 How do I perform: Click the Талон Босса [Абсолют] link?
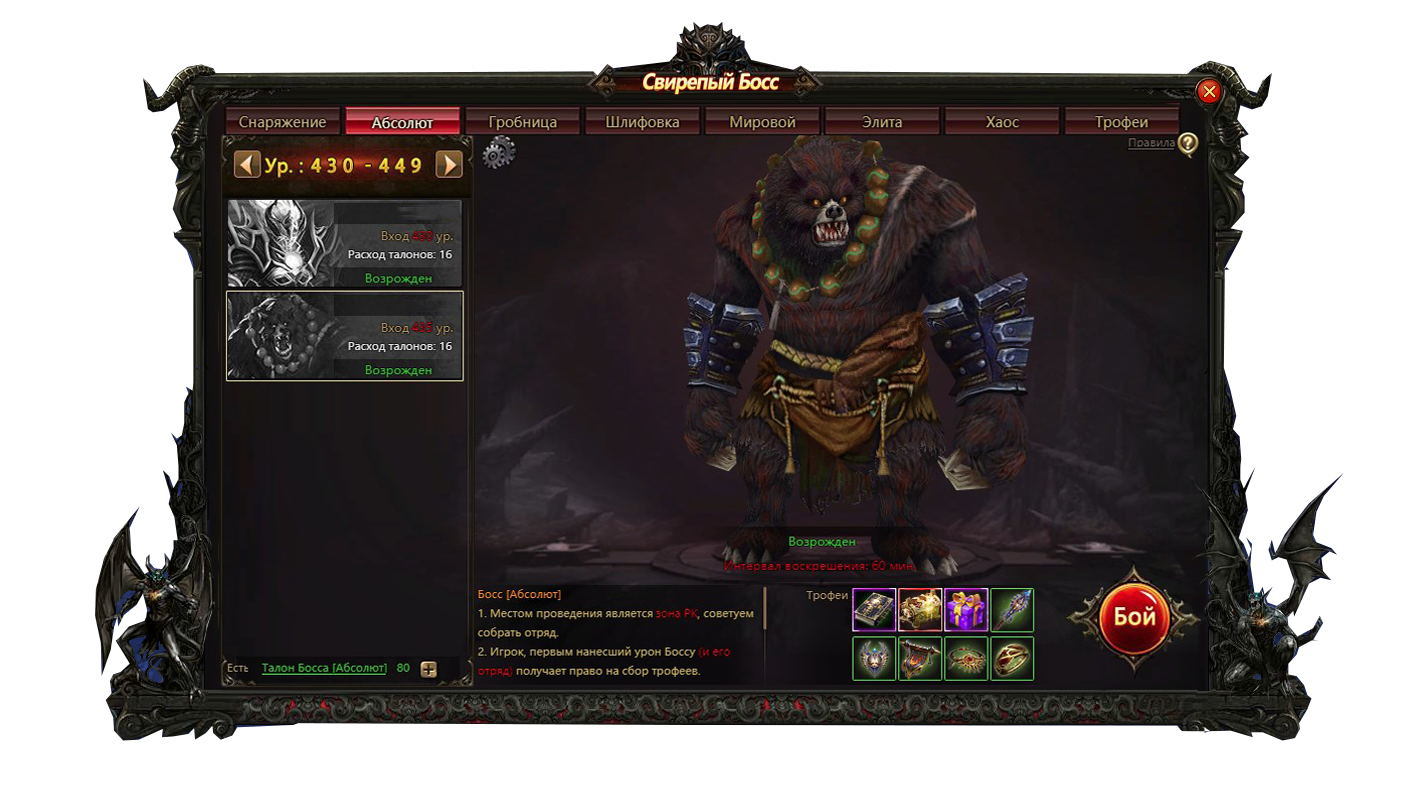(324, 668)
